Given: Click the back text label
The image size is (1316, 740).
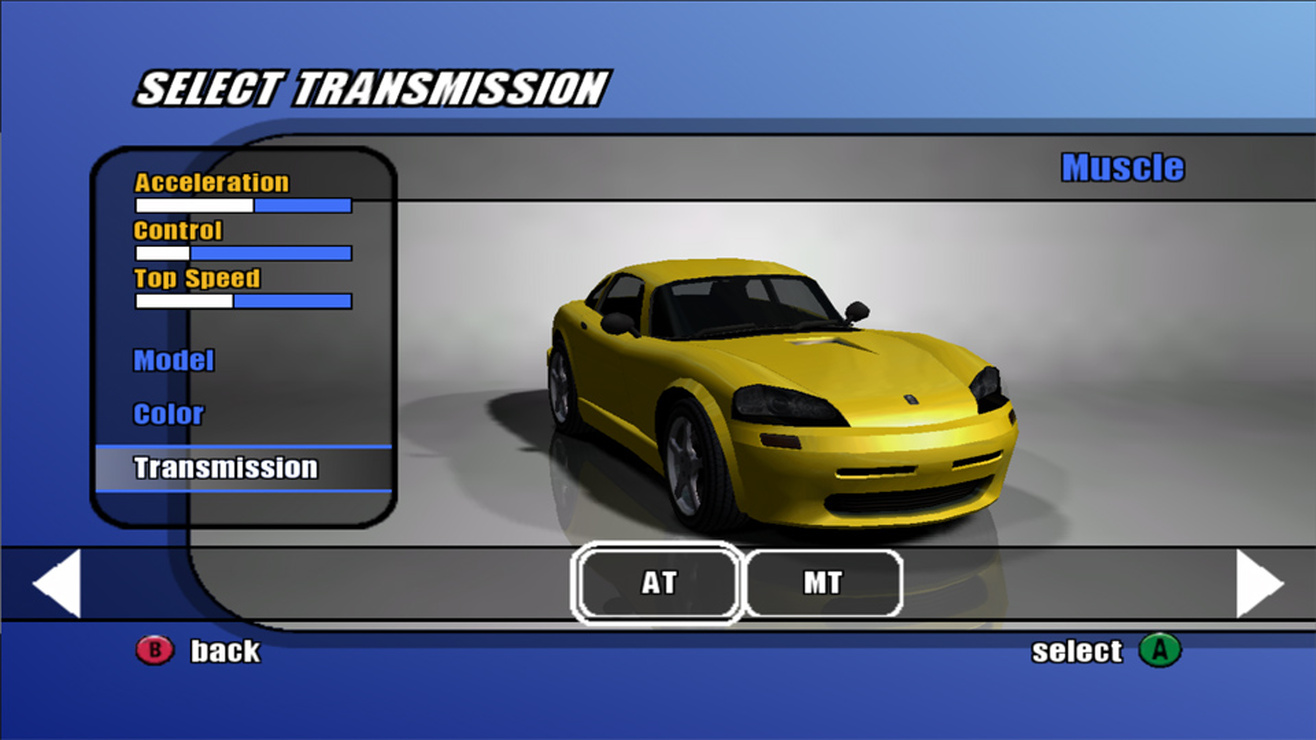Looking at the screenshot, I should (x=224, y=651).
